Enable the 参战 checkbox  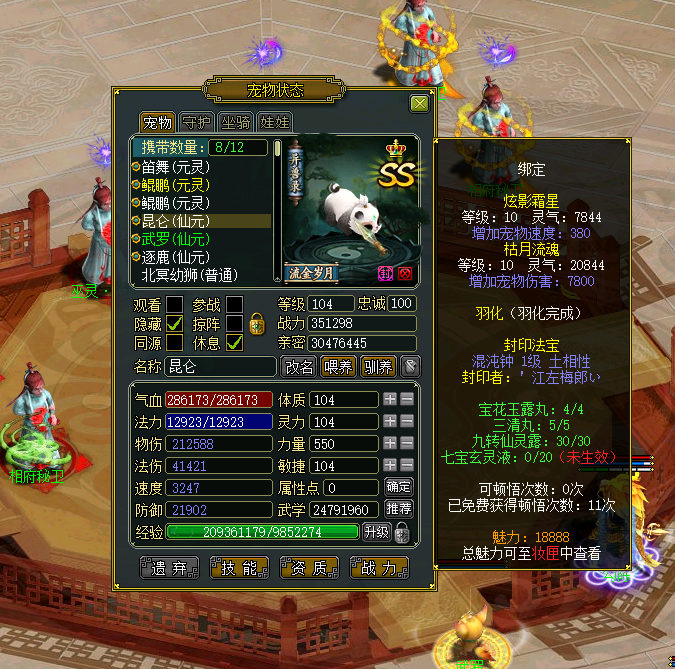coord(234,304)
